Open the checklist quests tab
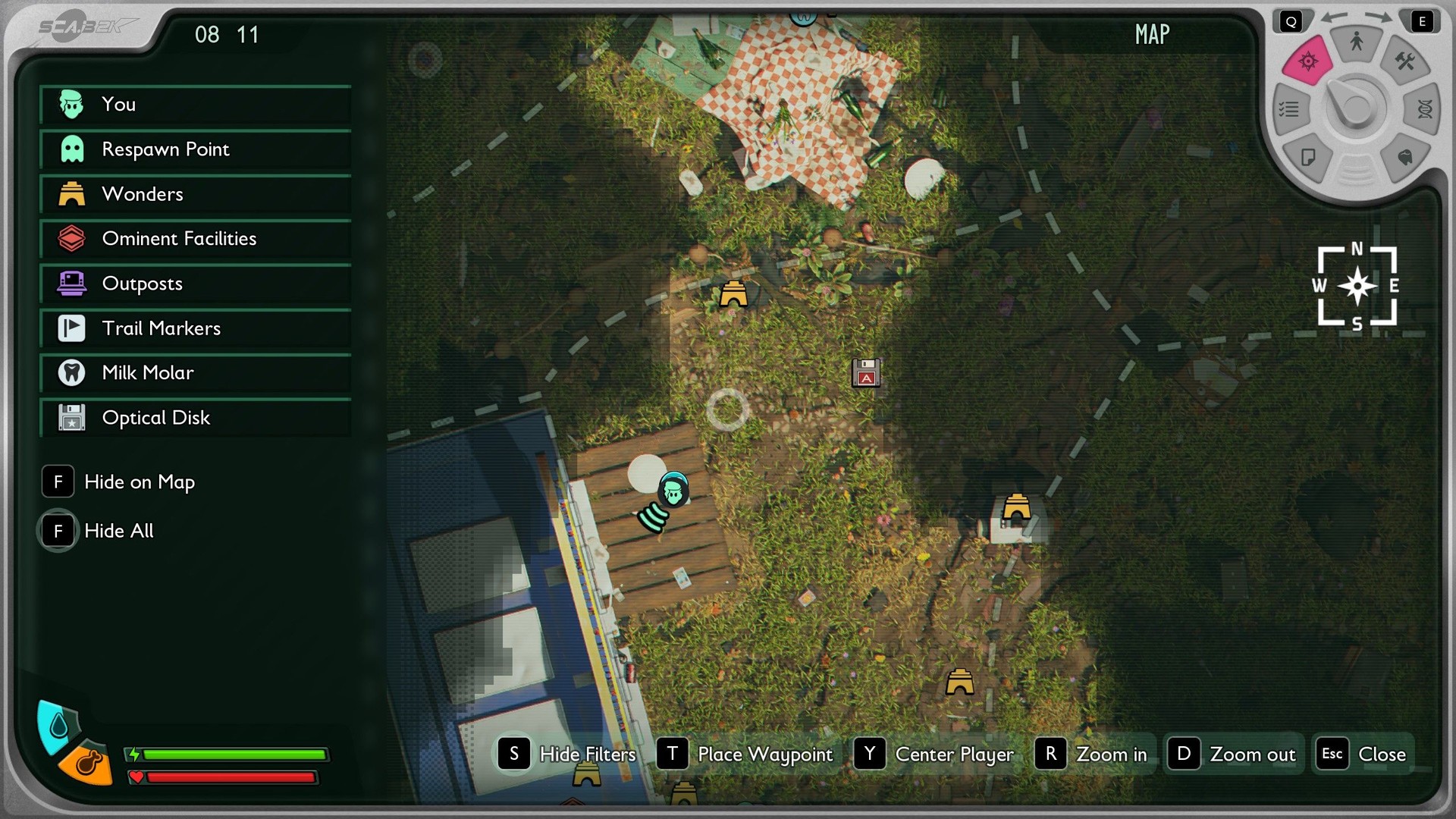The image size is (1456, 819). (x=1289, y=110)
